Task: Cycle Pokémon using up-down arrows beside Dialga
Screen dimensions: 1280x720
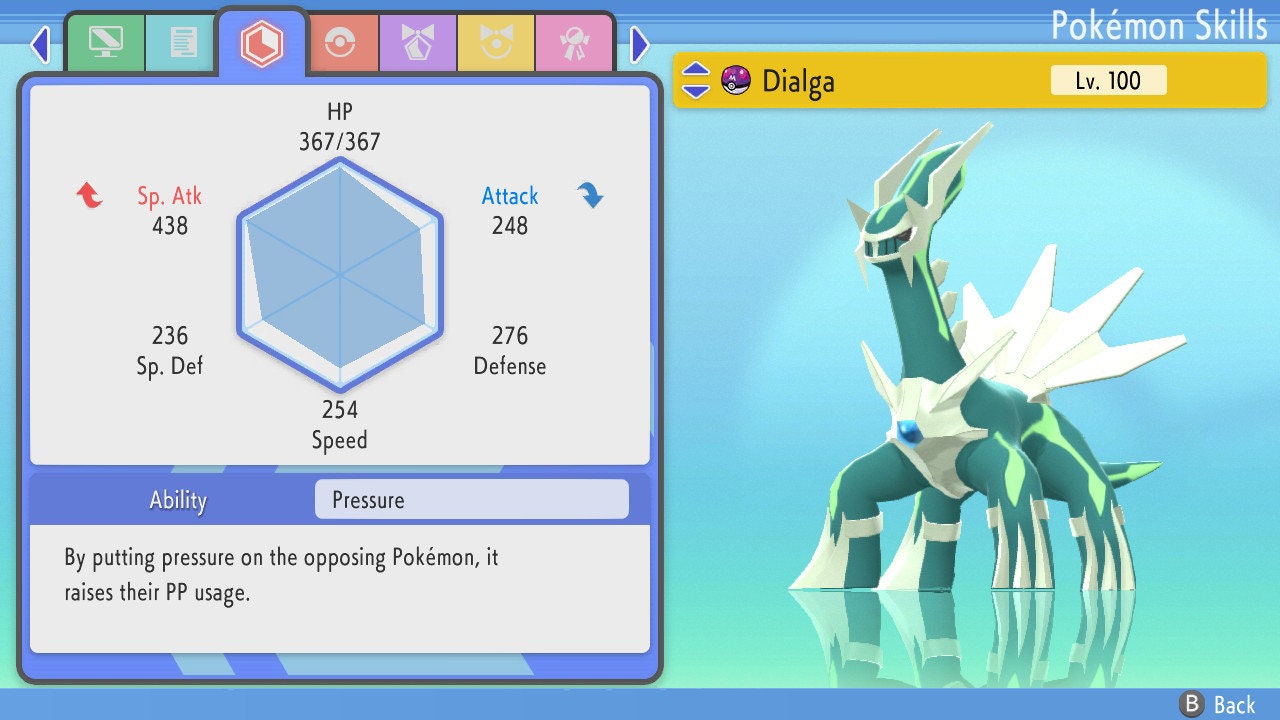Action: click(696, 80)
